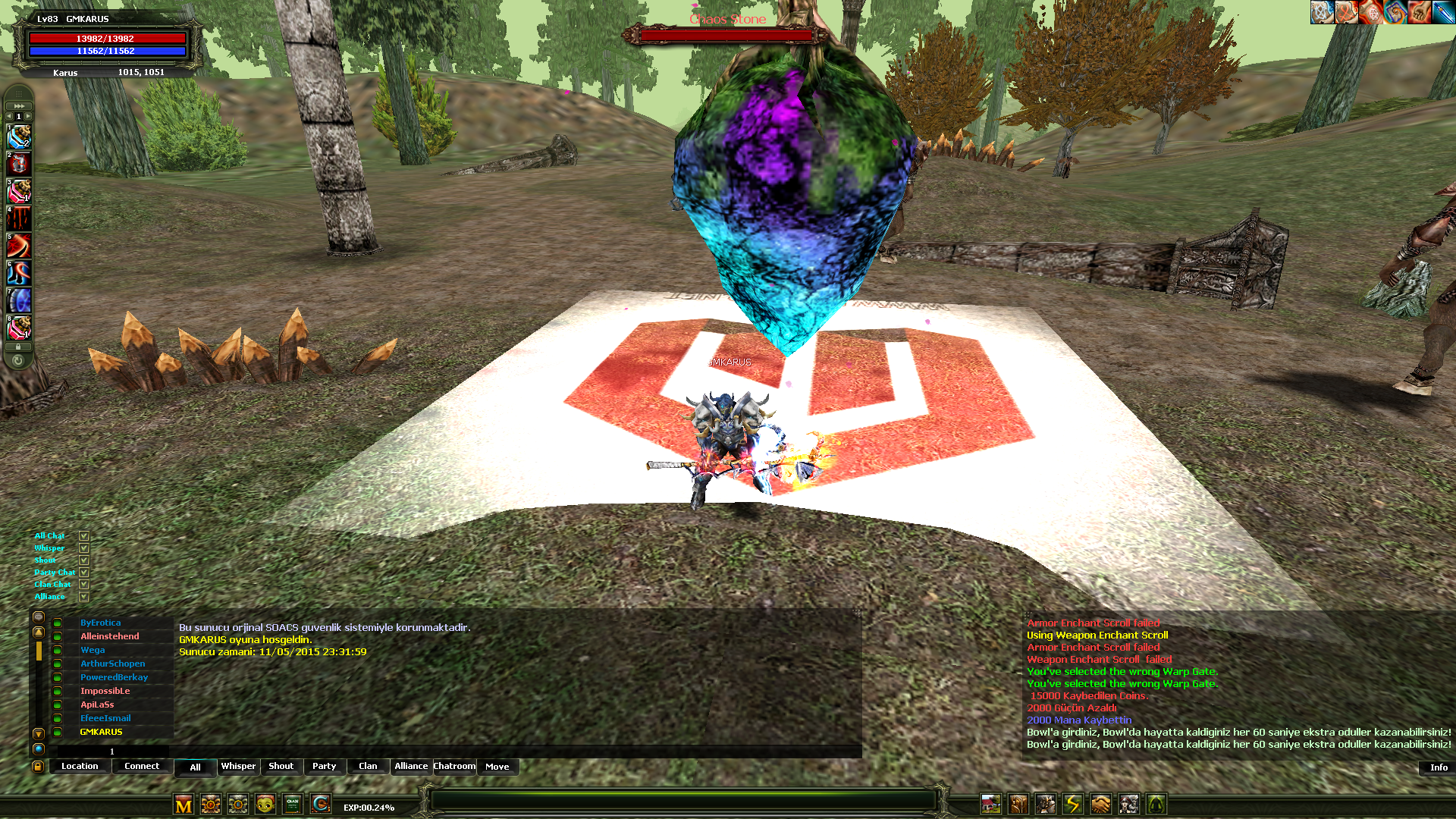
Task: Open the Chatroom tab
Action: 454,767
